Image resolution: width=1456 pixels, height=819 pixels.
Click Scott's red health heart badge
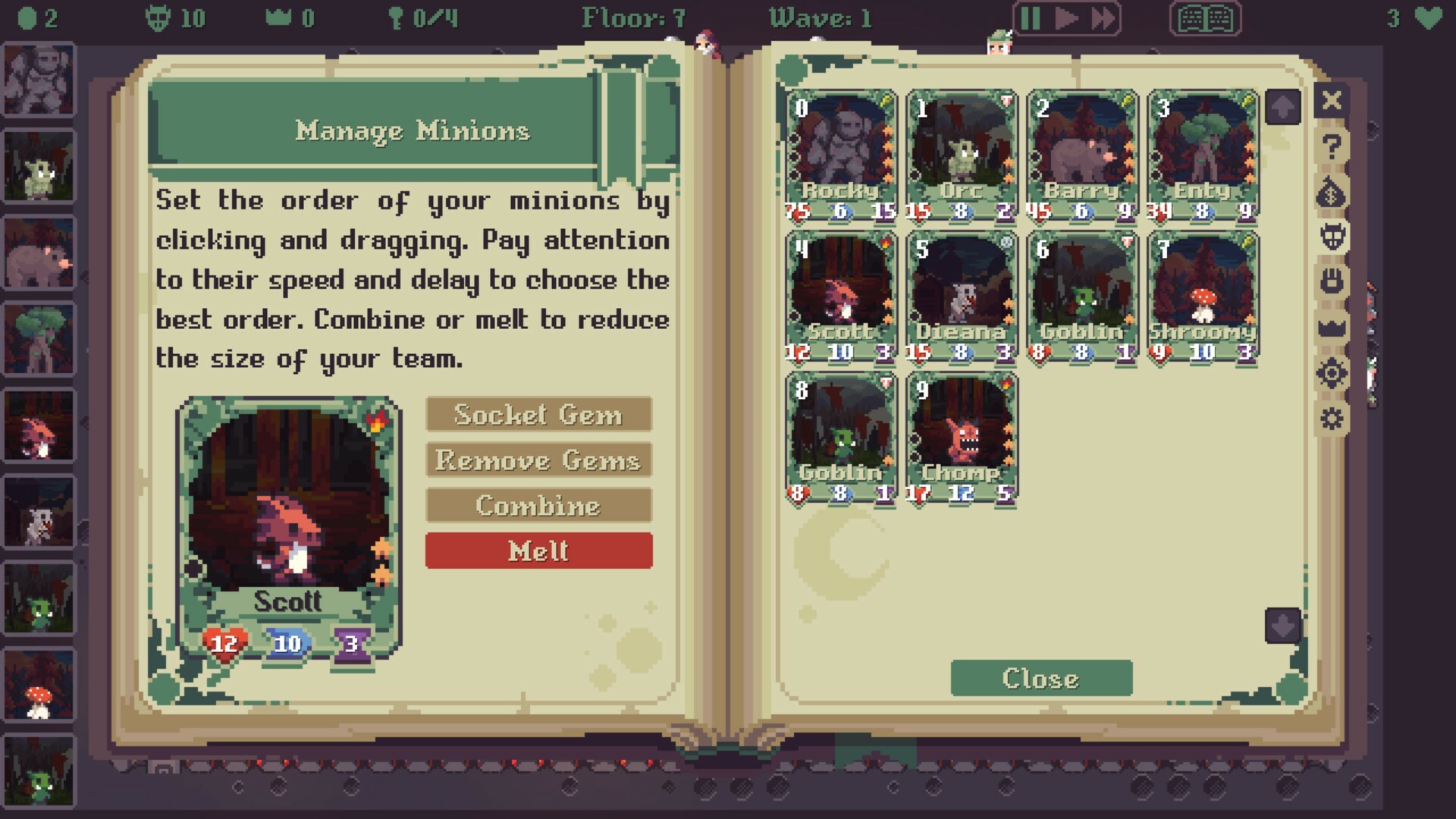coord(222,643)
